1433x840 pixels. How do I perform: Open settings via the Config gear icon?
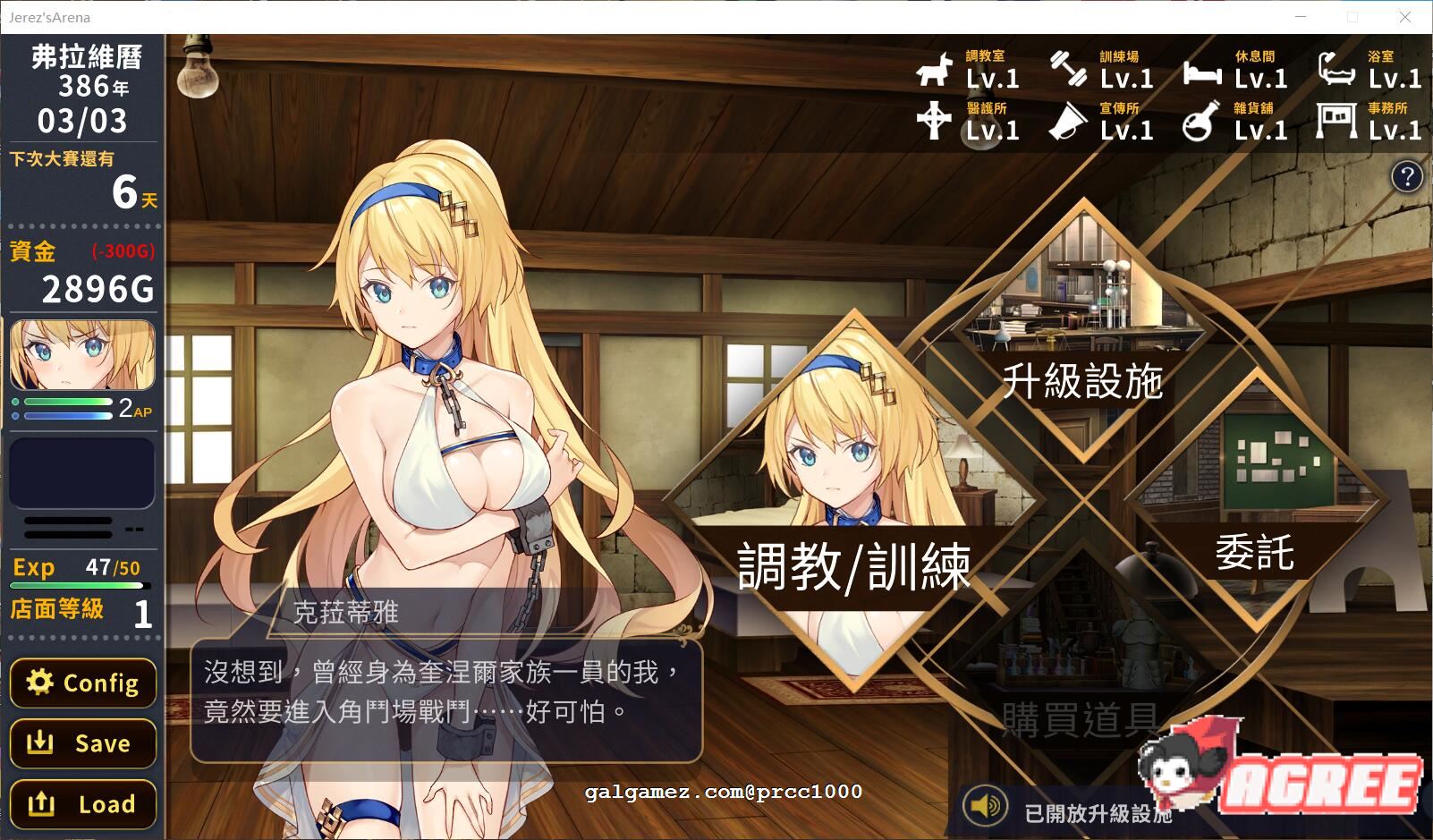[82, 683]
